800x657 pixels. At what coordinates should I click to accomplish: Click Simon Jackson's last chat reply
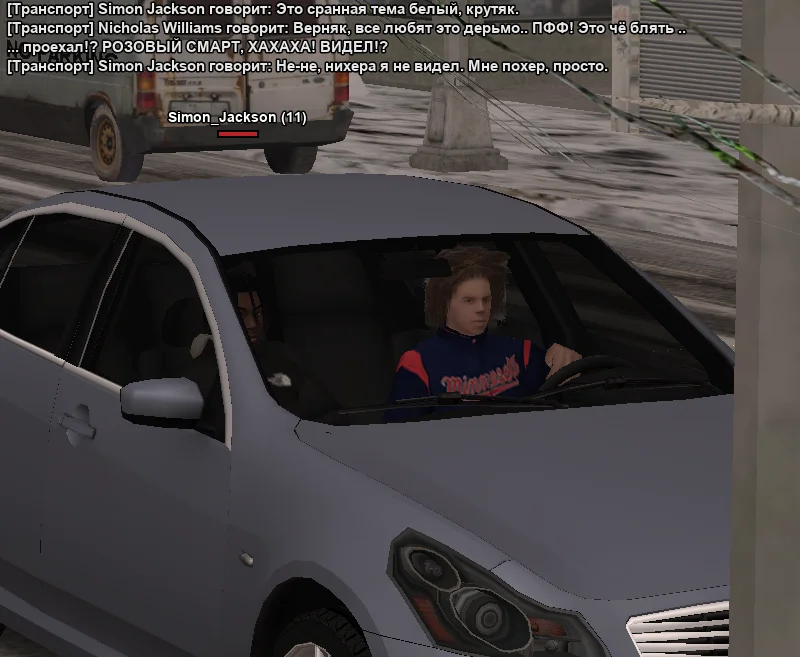(x=307, y=67)
